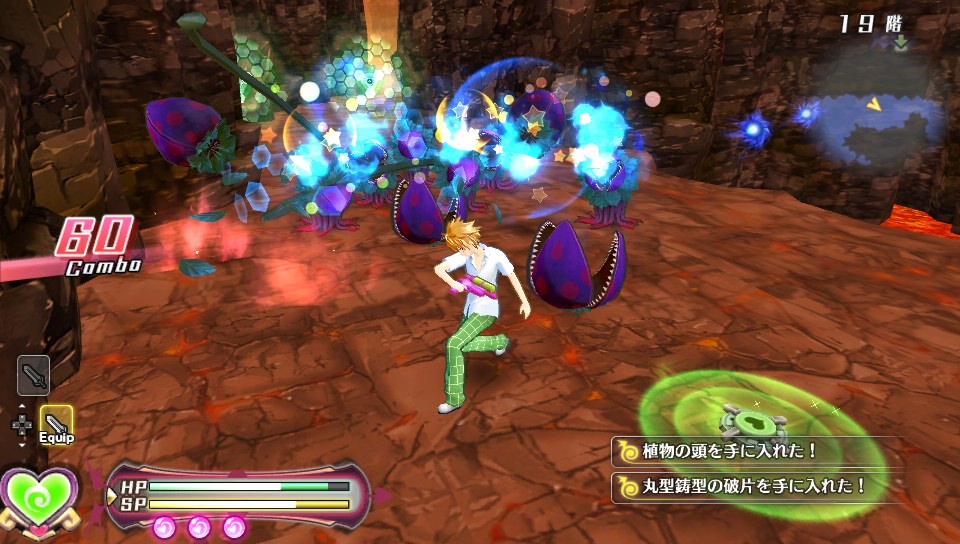The width and height of the screenshot is (960, 544).
Task: Click the green heart character emblem
Action: 39,497
